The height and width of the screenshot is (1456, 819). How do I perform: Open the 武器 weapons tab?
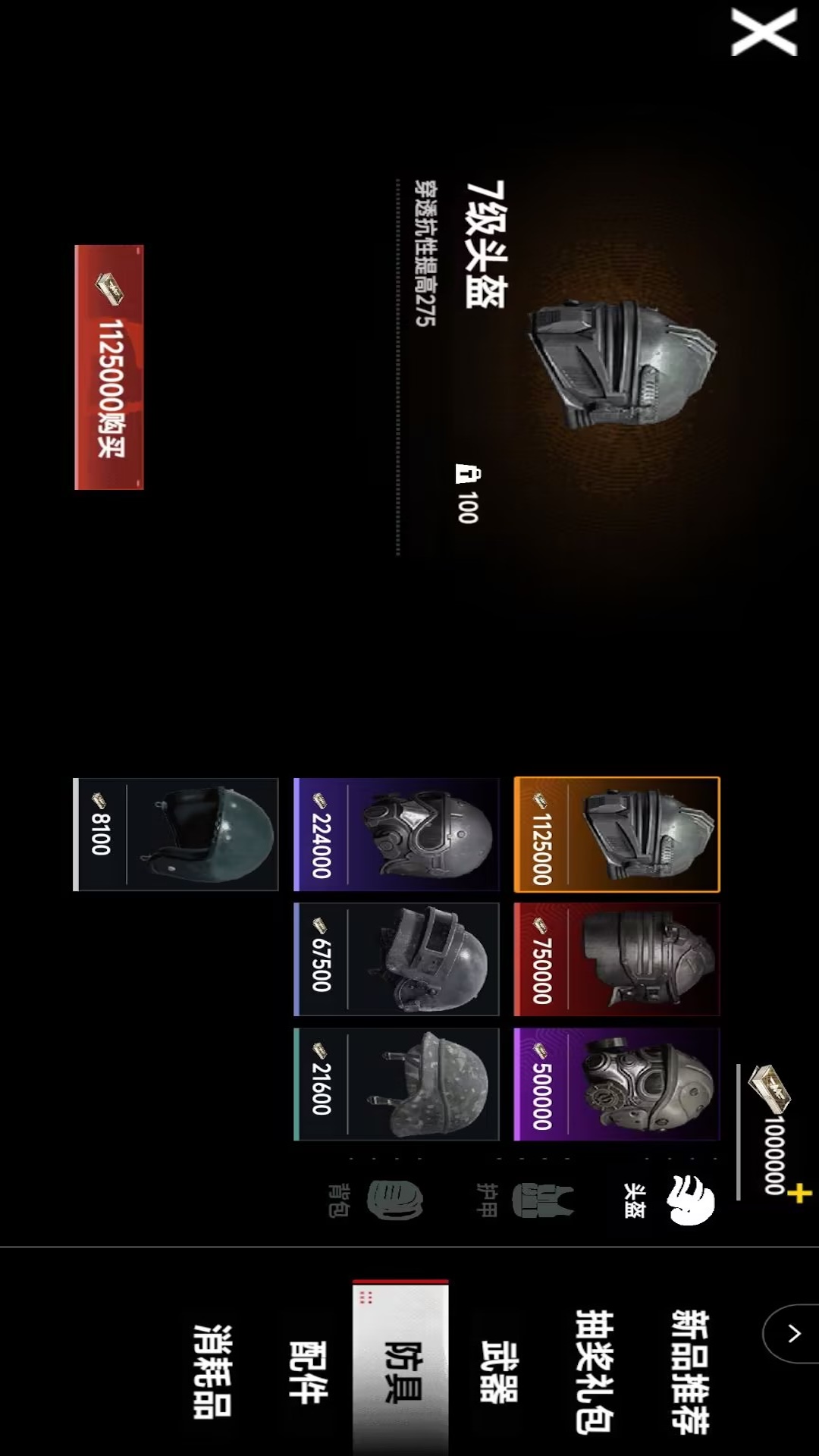[499, 1371]
